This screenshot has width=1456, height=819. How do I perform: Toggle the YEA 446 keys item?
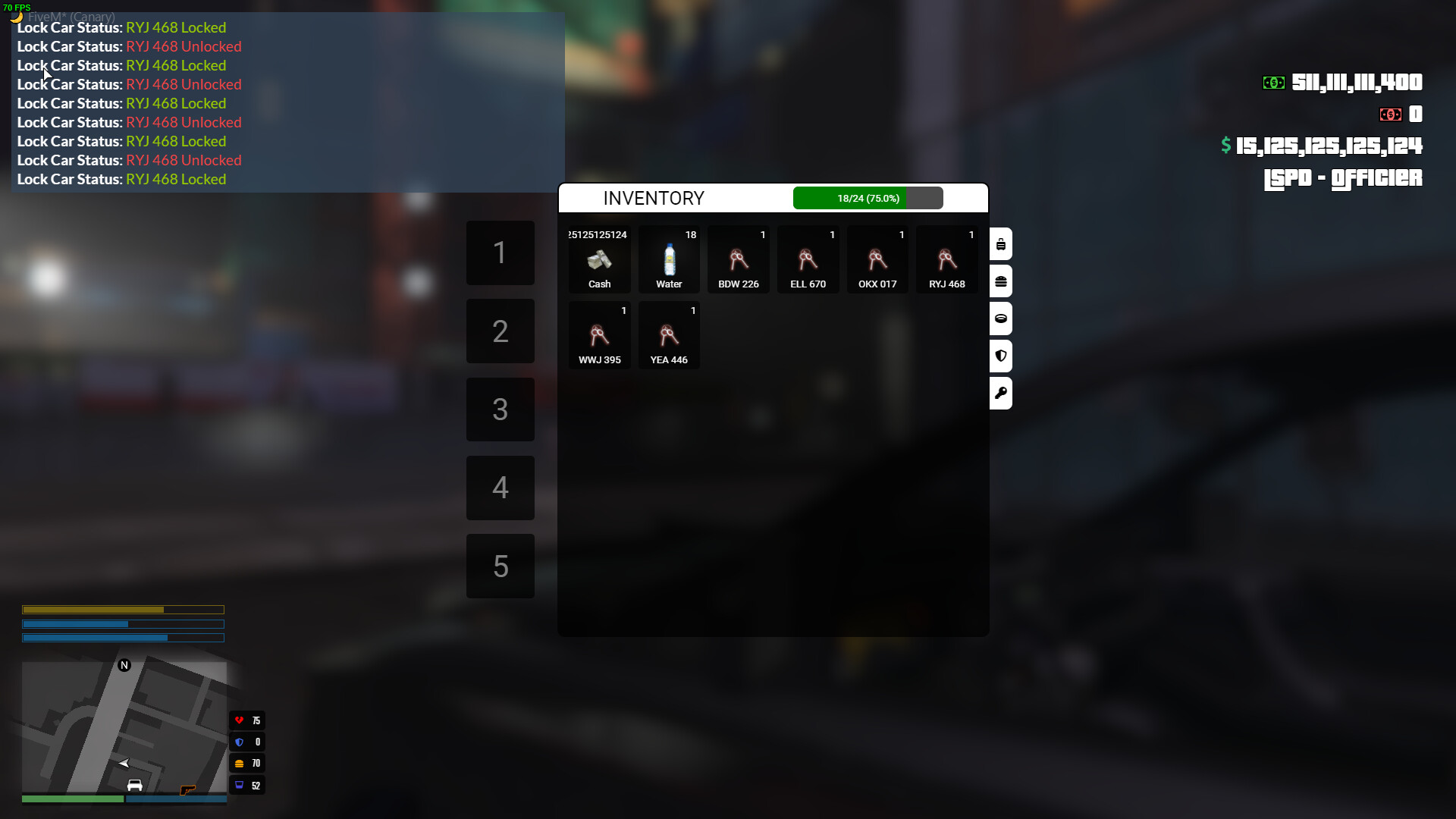pyautogui.click(x=669, y=335)
